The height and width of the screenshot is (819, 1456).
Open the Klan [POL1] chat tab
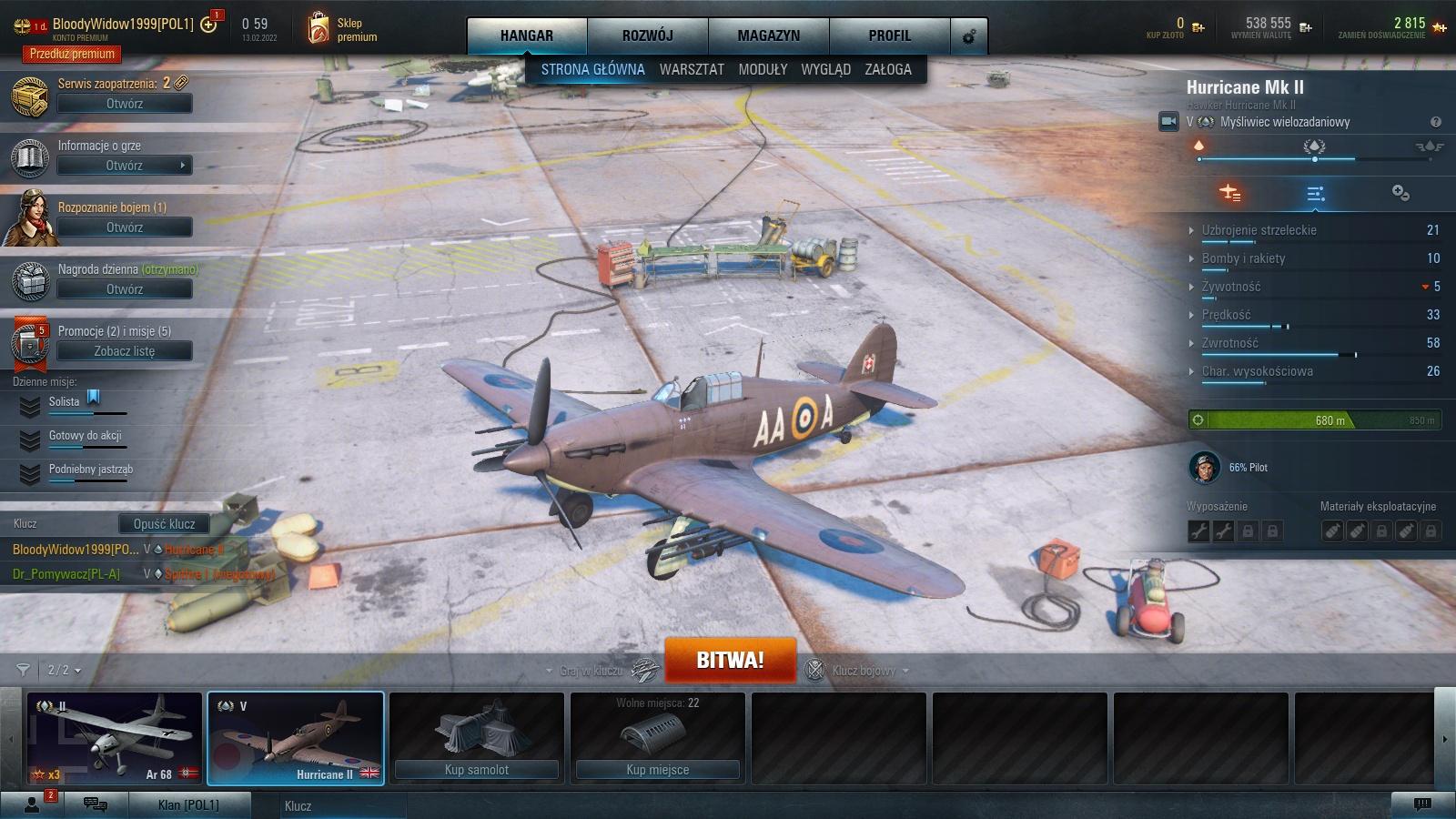click(x=188, y=805)
